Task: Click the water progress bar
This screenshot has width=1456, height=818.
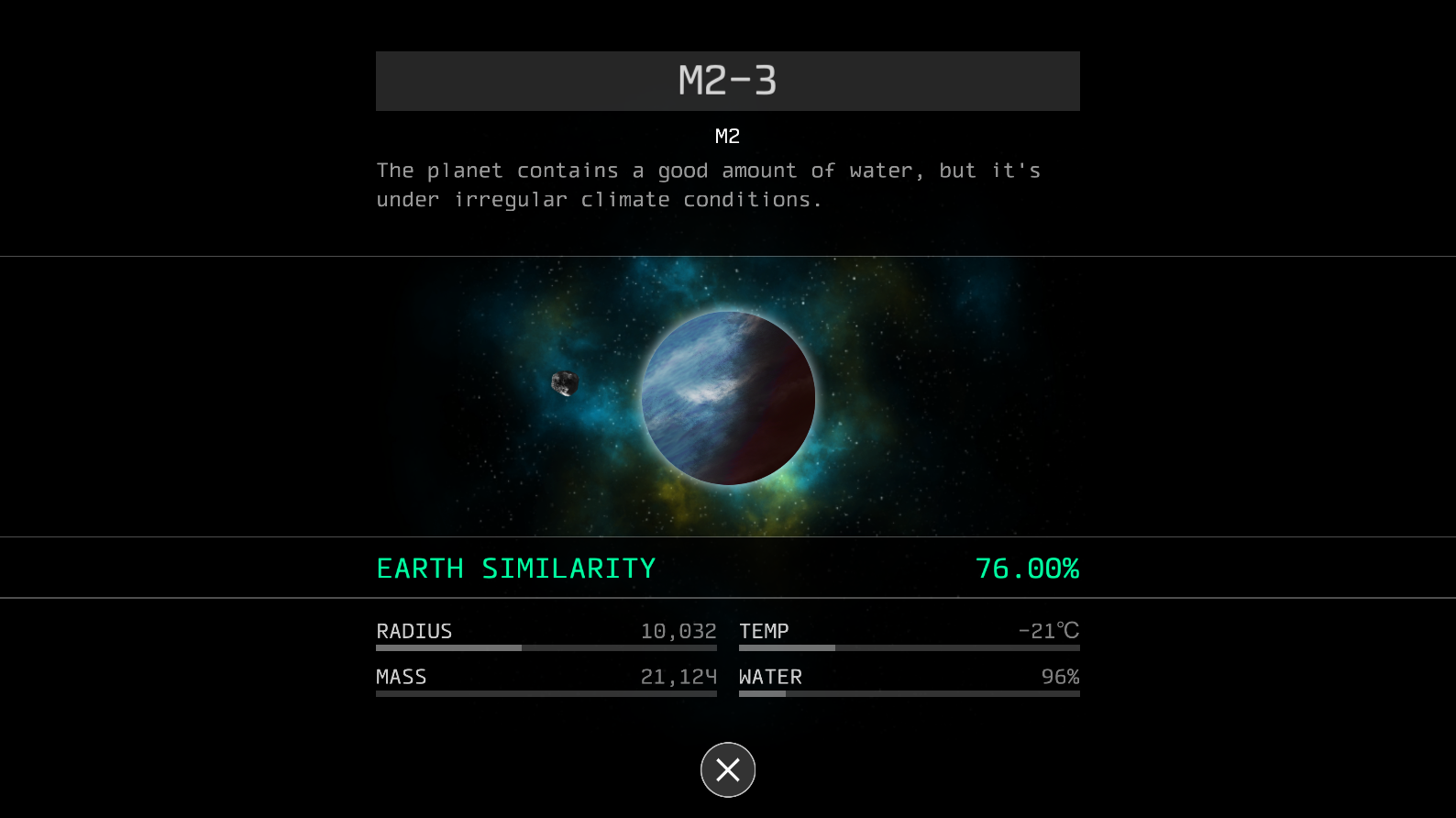Action: coord(909,693)
